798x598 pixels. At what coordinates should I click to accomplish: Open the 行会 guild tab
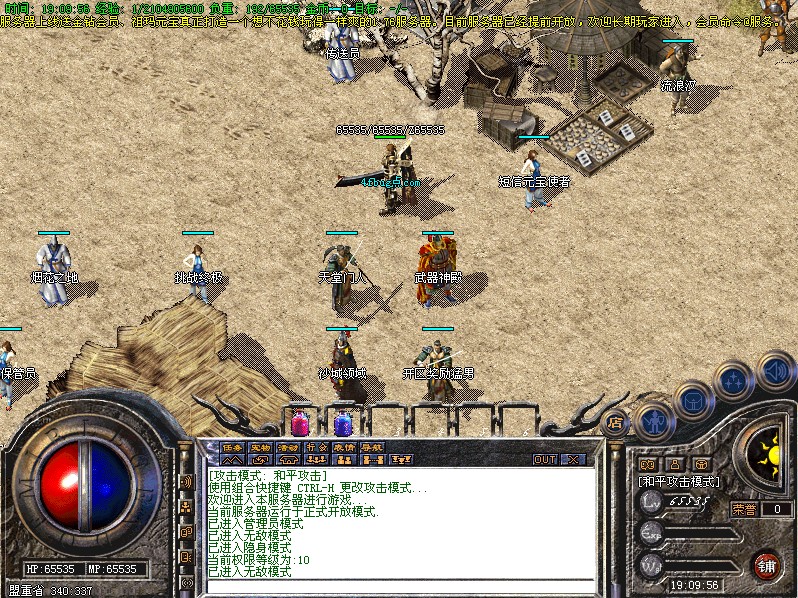317,447
